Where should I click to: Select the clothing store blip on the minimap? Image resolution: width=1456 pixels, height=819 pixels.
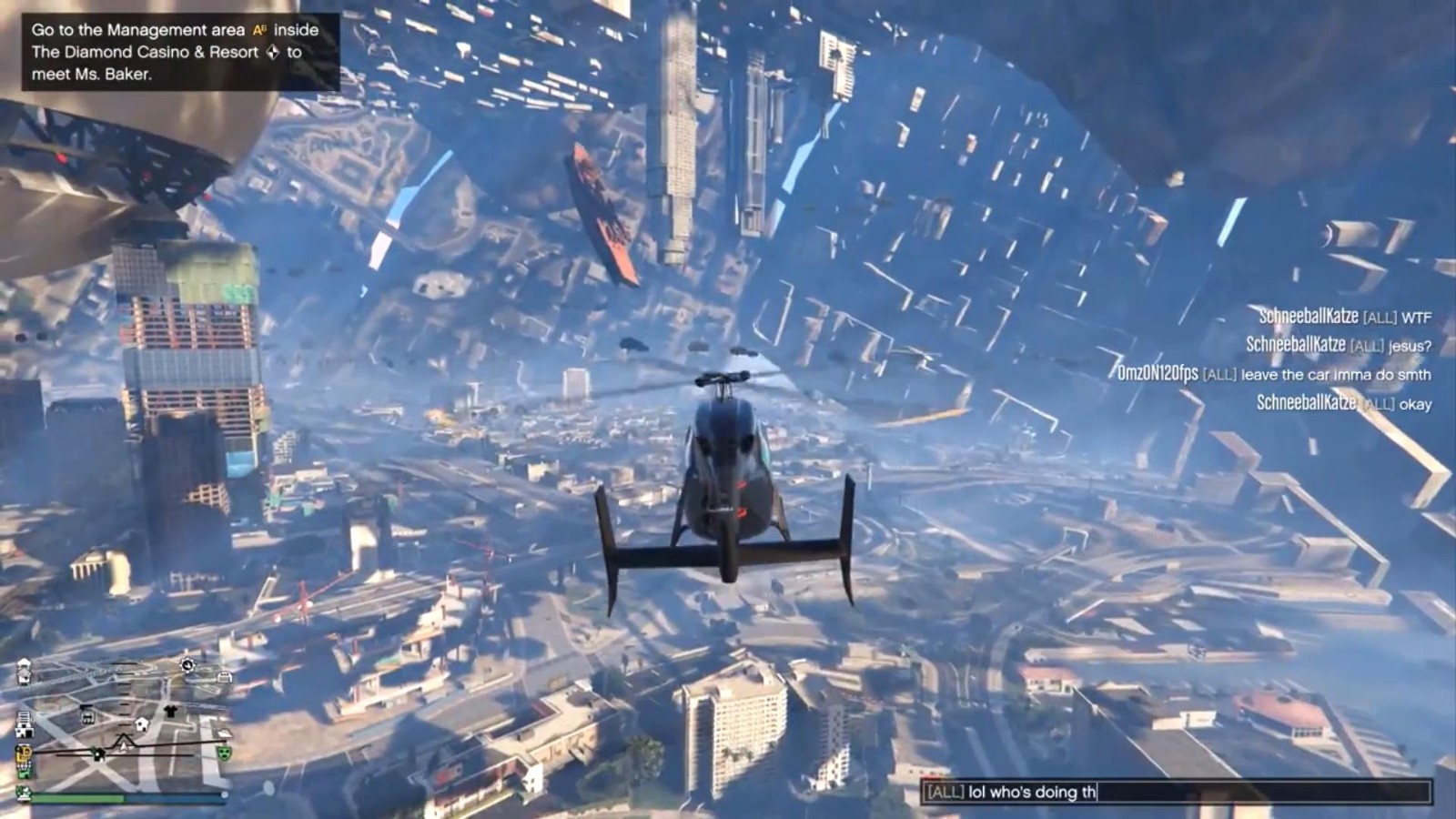[172, 709]
